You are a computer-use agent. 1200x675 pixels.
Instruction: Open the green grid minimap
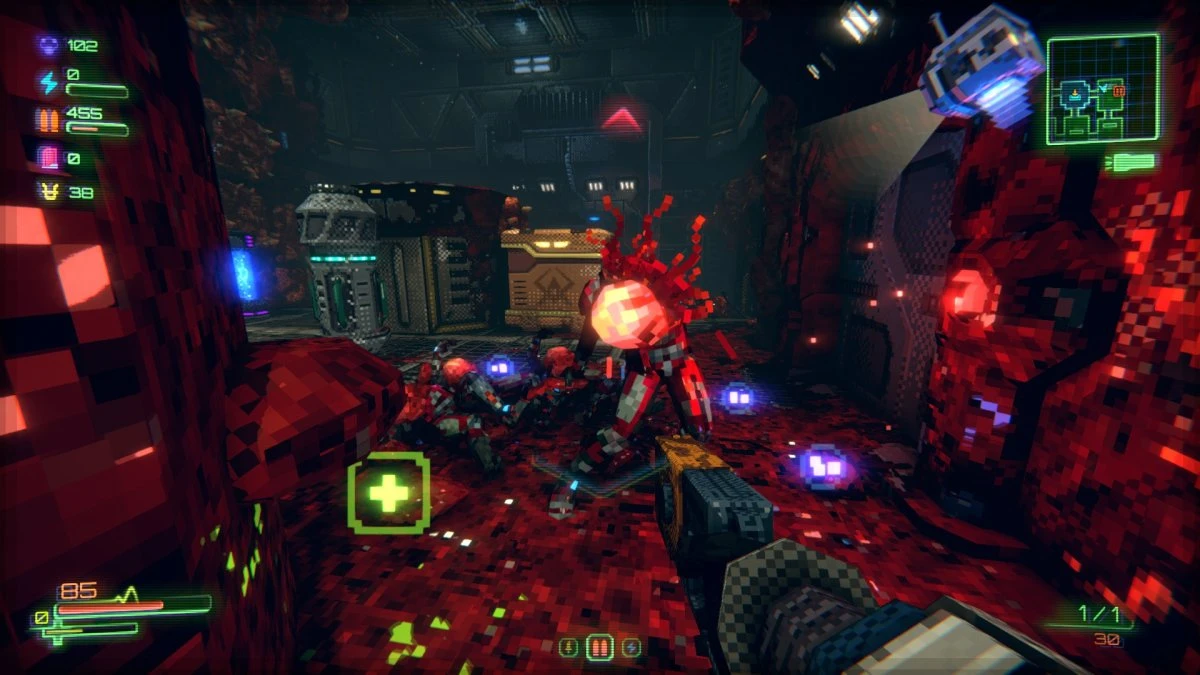1103,89
